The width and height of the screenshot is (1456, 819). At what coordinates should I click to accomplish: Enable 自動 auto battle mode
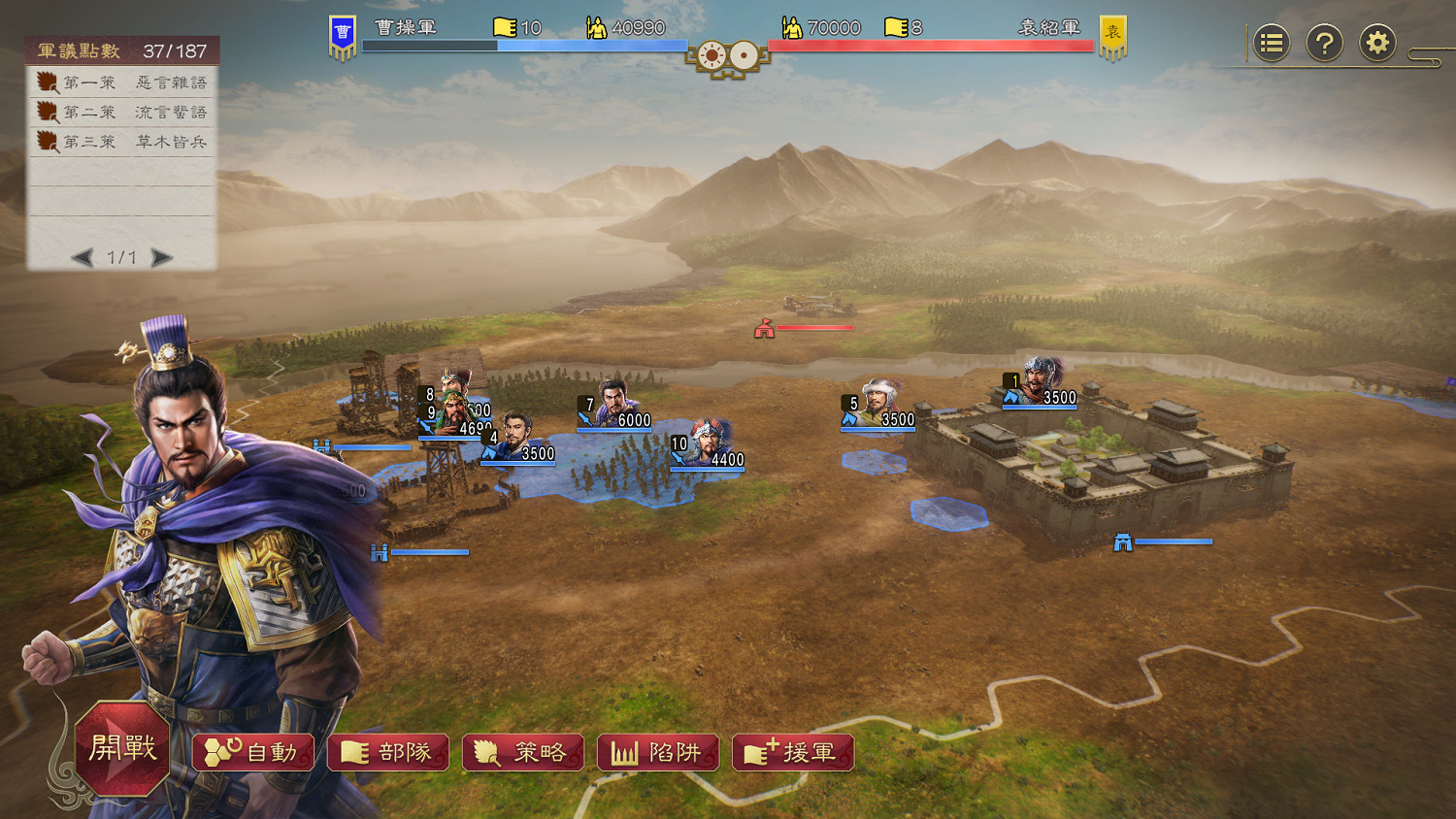254,753
